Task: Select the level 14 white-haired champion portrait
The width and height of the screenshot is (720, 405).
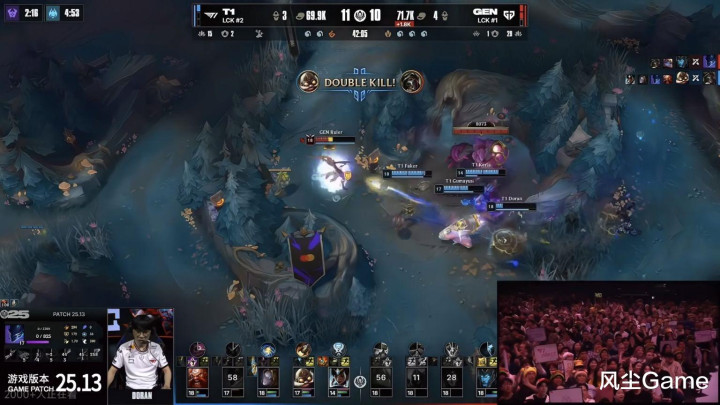Action: point(339,377)
